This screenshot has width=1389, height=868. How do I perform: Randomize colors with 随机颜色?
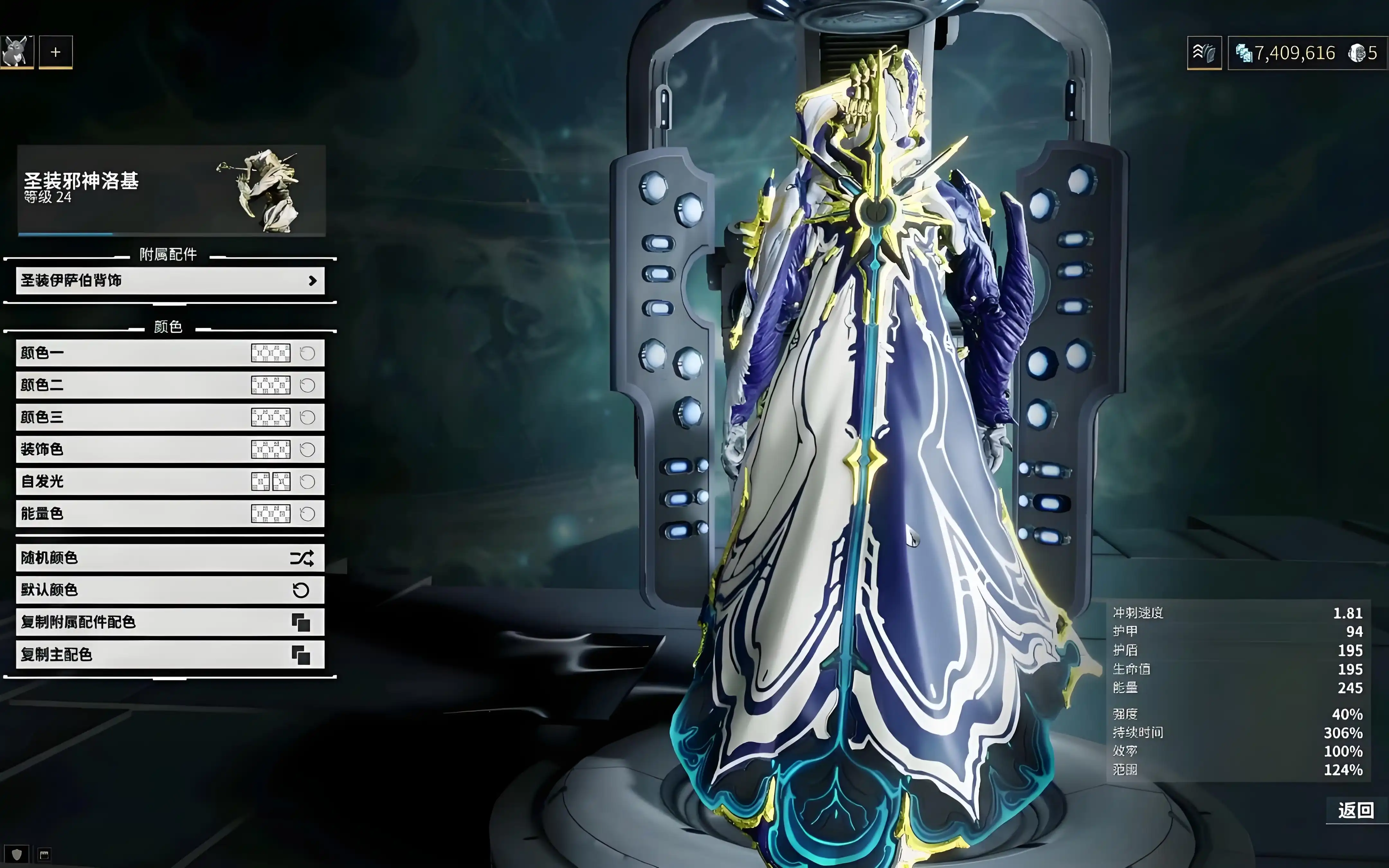pyautogui.click(x=170, y=558)
